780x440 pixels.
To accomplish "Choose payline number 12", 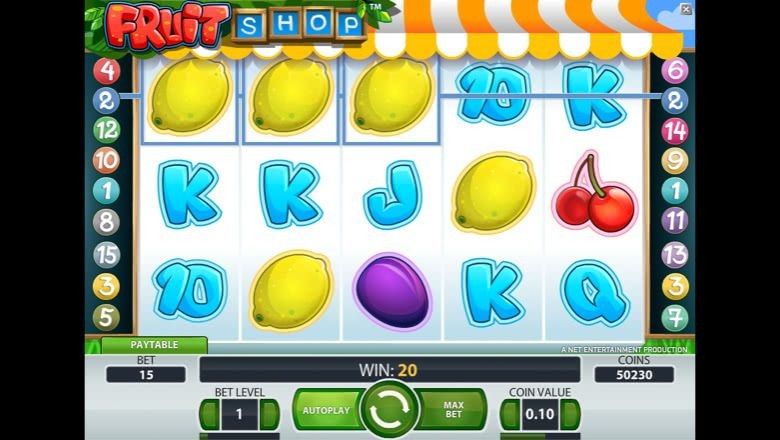I will (x=106, y=130).
